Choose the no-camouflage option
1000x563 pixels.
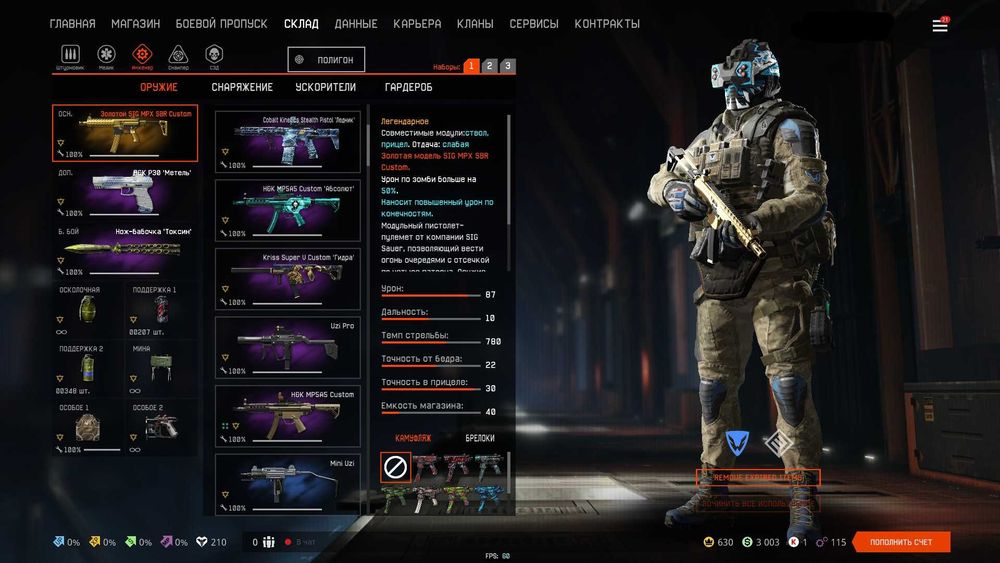tap(396, 467)
